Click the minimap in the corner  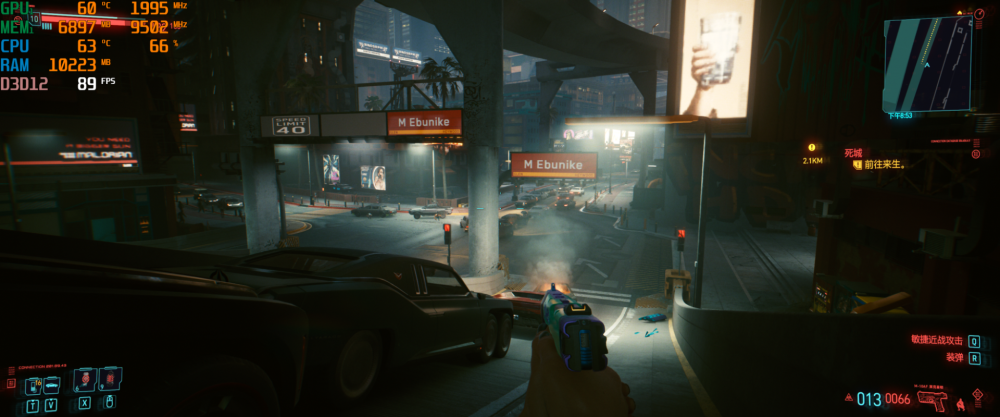(927, 63)
